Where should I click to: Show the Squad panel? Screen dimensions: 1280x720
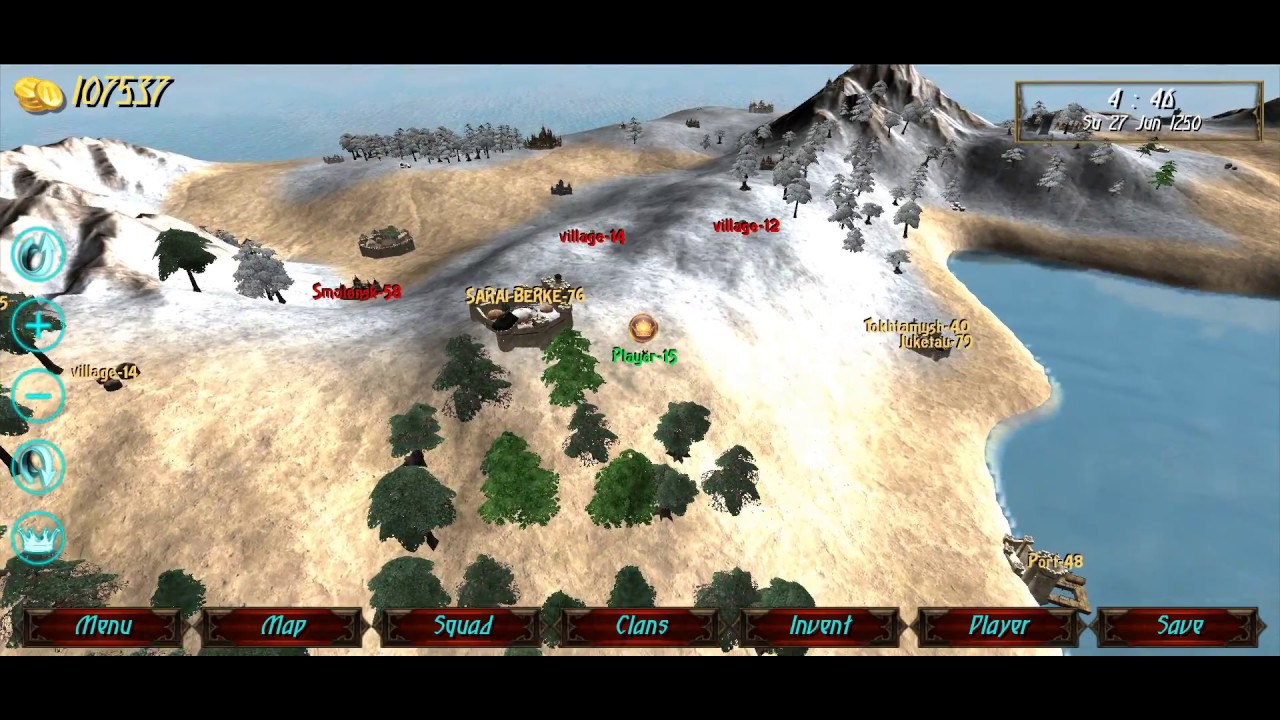click(462, 626)
